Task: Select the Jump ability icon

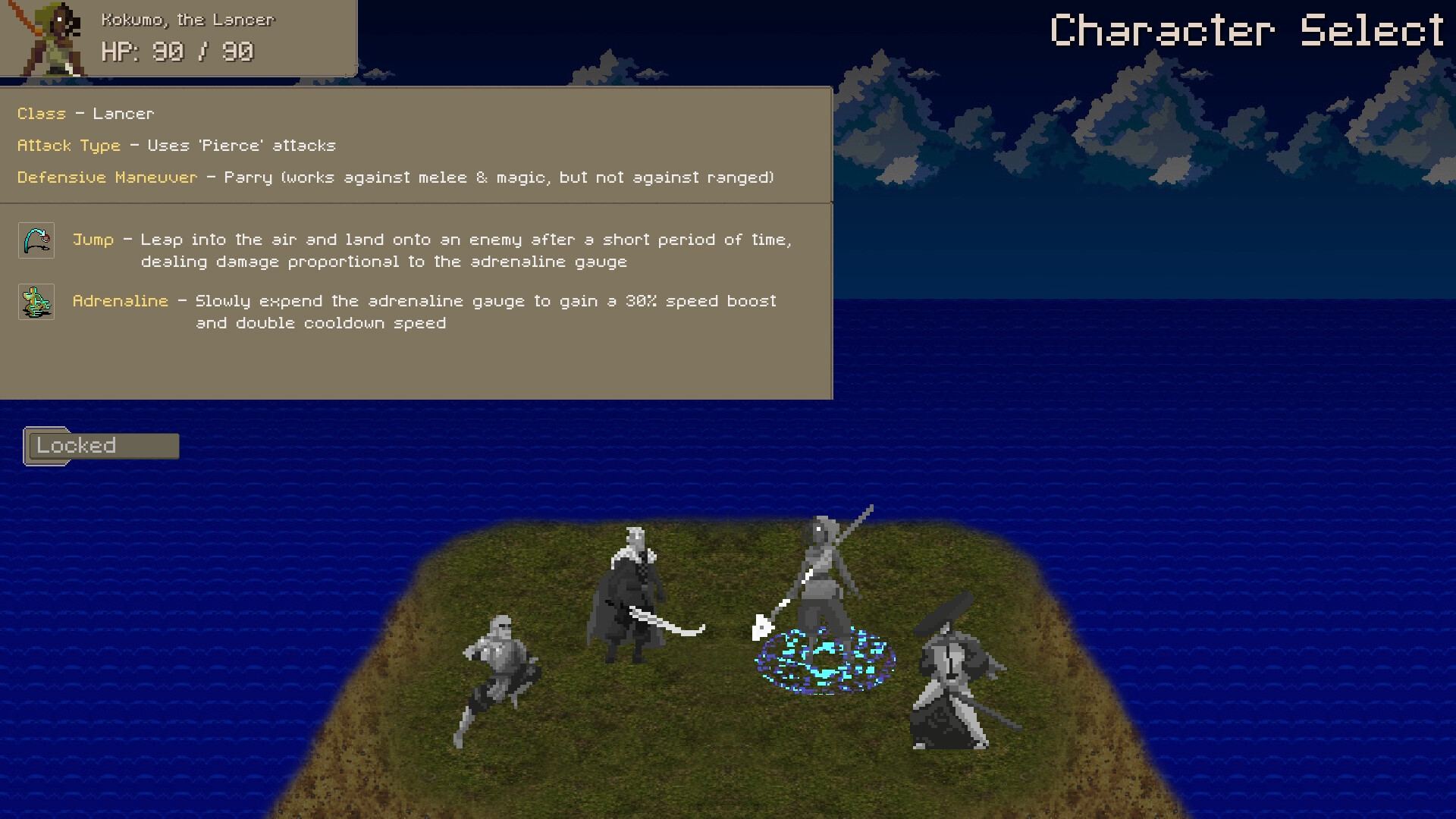Action: tap(36, 240)
